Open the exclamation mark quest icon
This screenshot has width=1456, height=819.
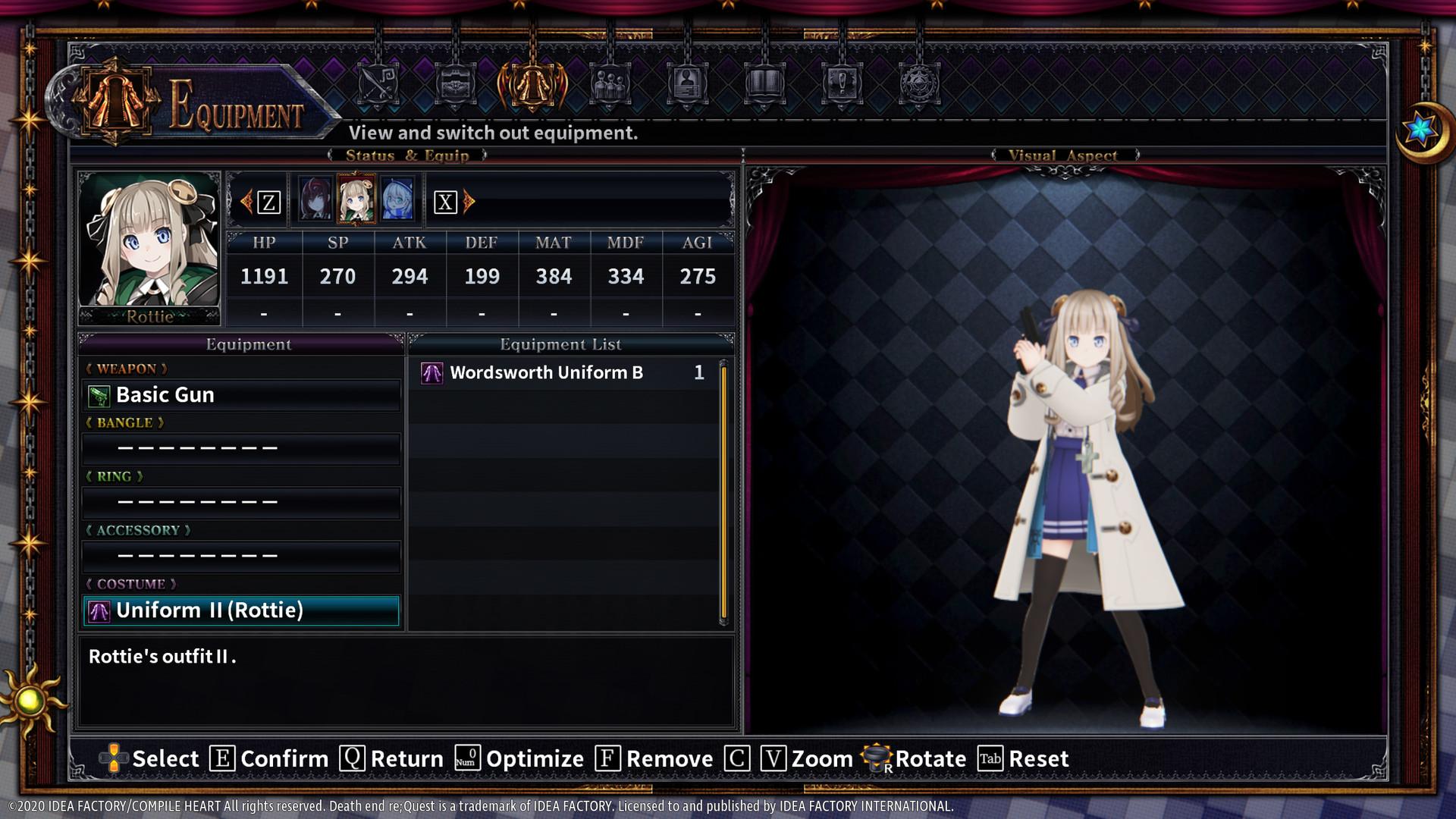pyautogui.click(x=841, y=85)
